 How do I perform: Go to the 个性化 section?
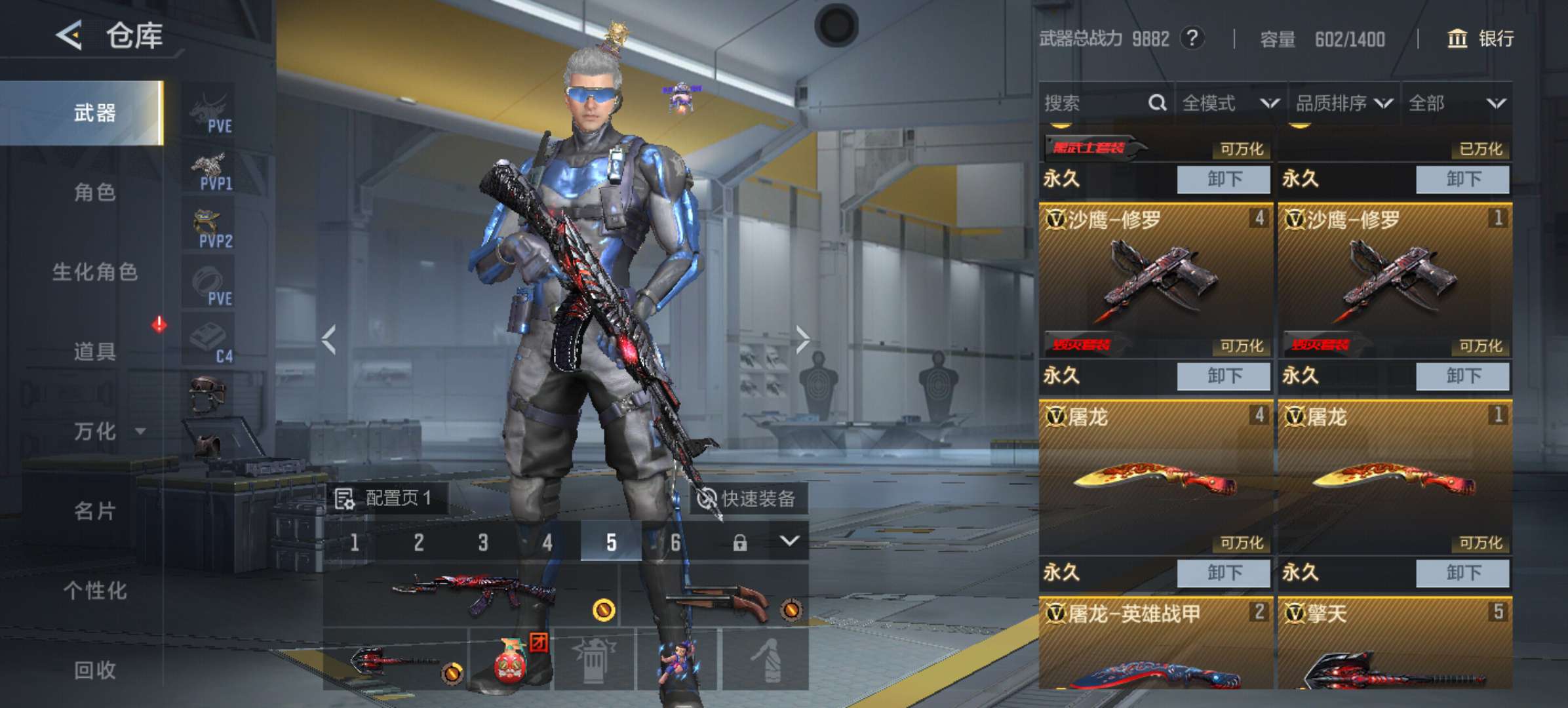tap(95, 591)
